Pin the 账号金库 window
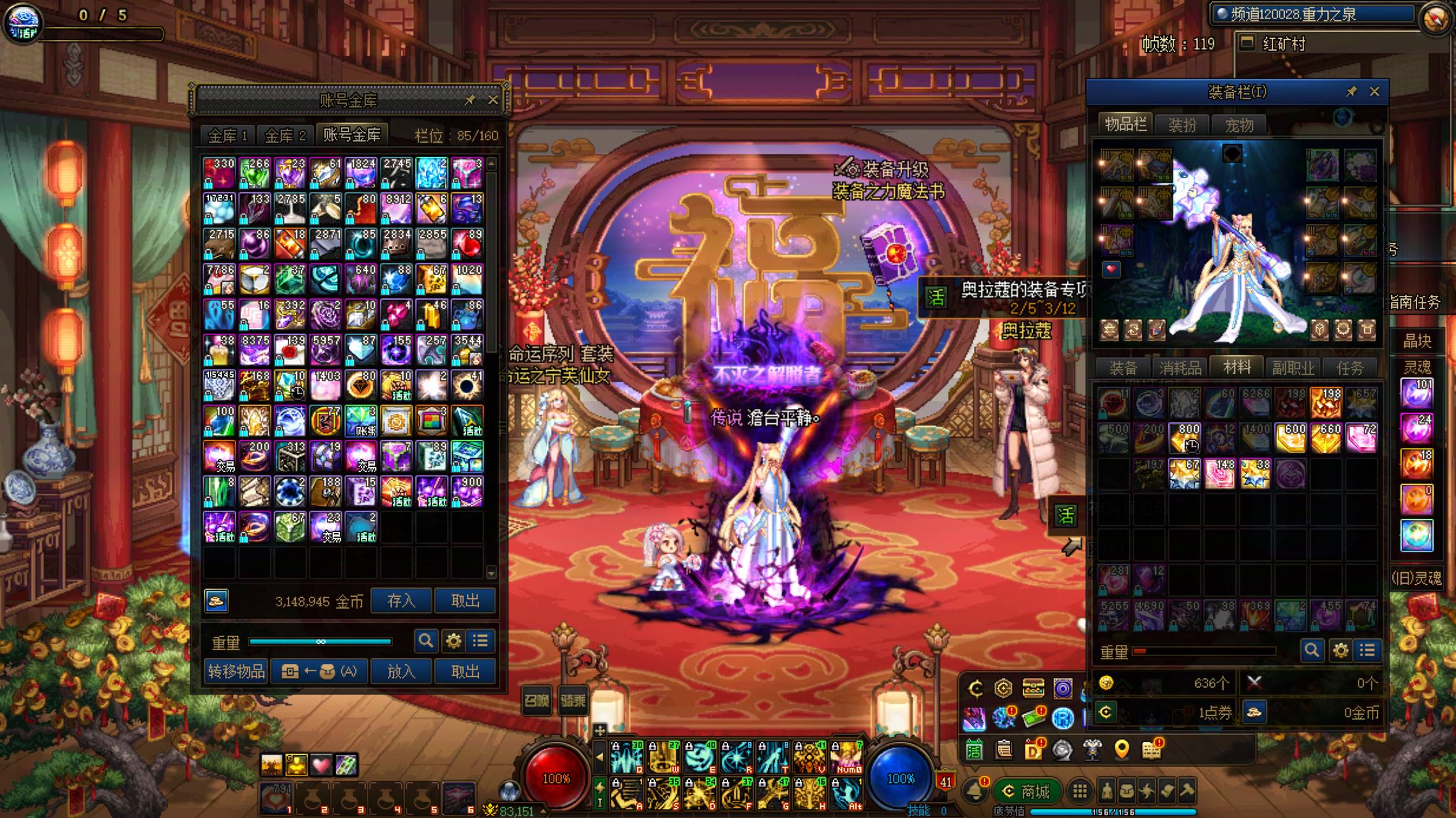The height and width of the screenshot is (818, 1456). tap(470, 100)
